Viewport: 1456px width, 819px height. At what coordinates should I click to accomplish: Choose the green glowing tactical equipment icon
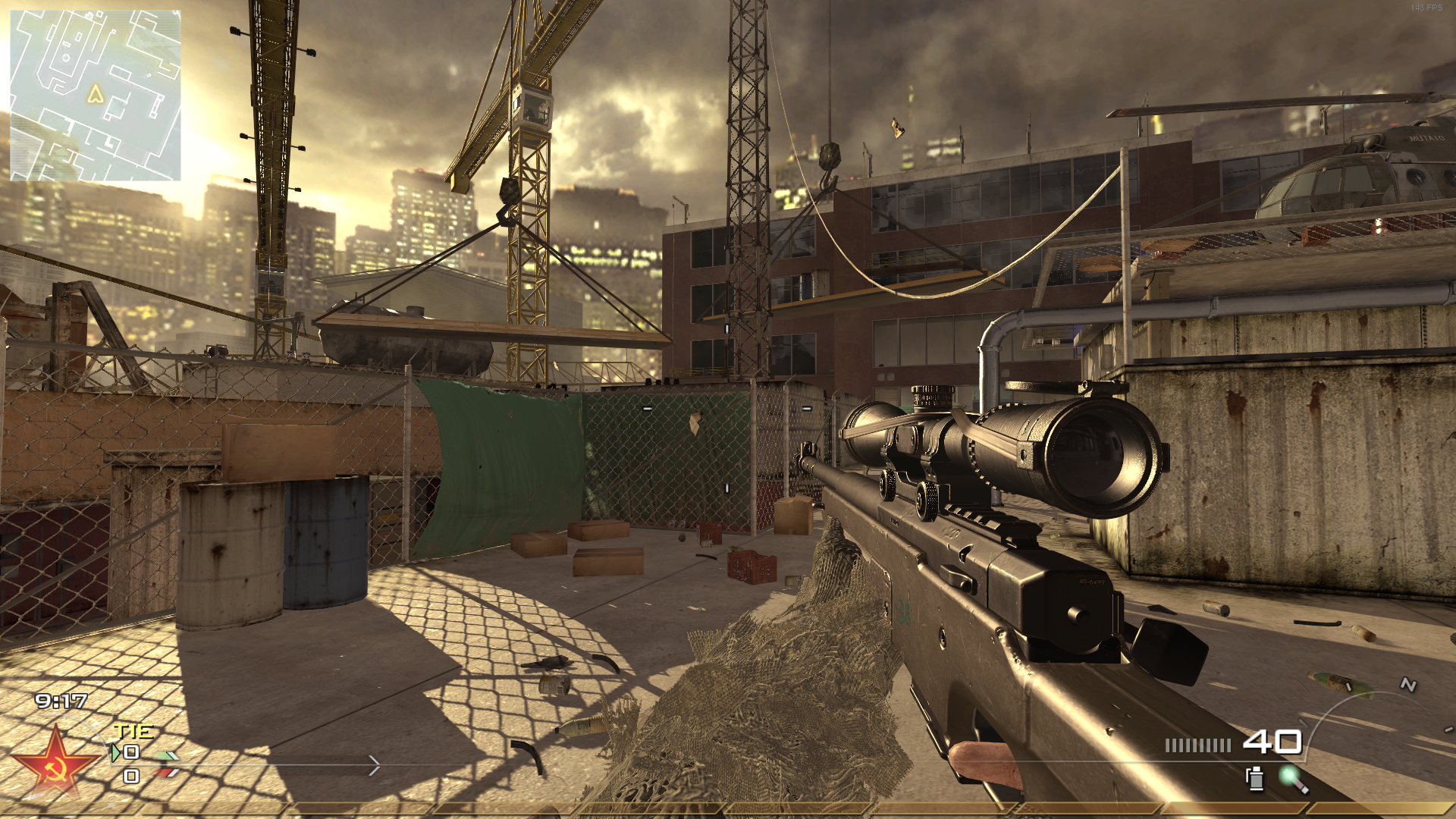(1291, 778)
